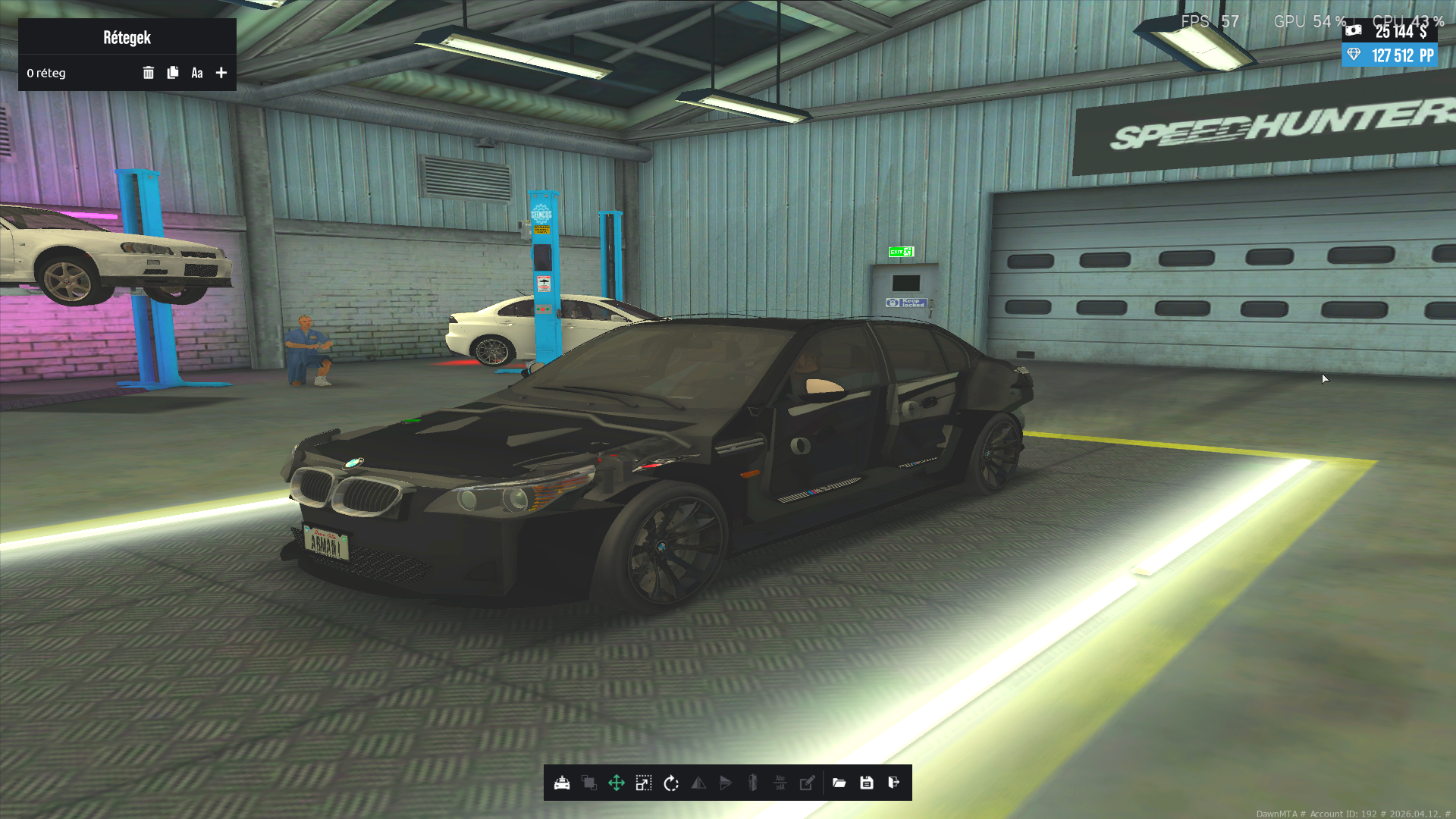Activate the green move arrows tool
1456x819 pixels.
tap(617, 783)
